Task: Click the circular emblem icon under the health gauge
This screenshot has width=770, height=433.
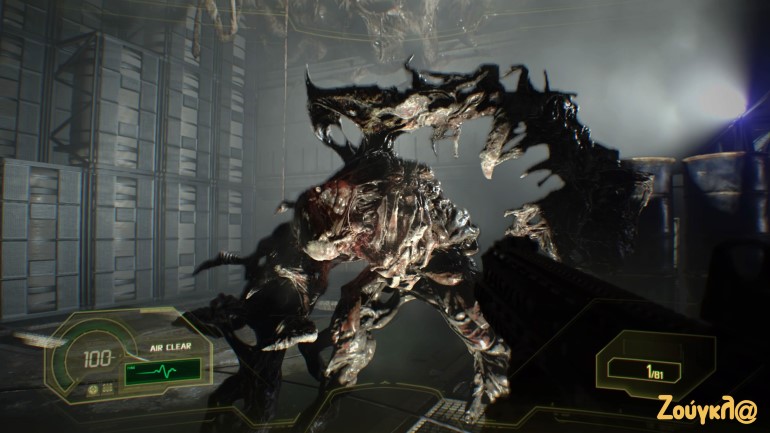Action: pos(93,388)
